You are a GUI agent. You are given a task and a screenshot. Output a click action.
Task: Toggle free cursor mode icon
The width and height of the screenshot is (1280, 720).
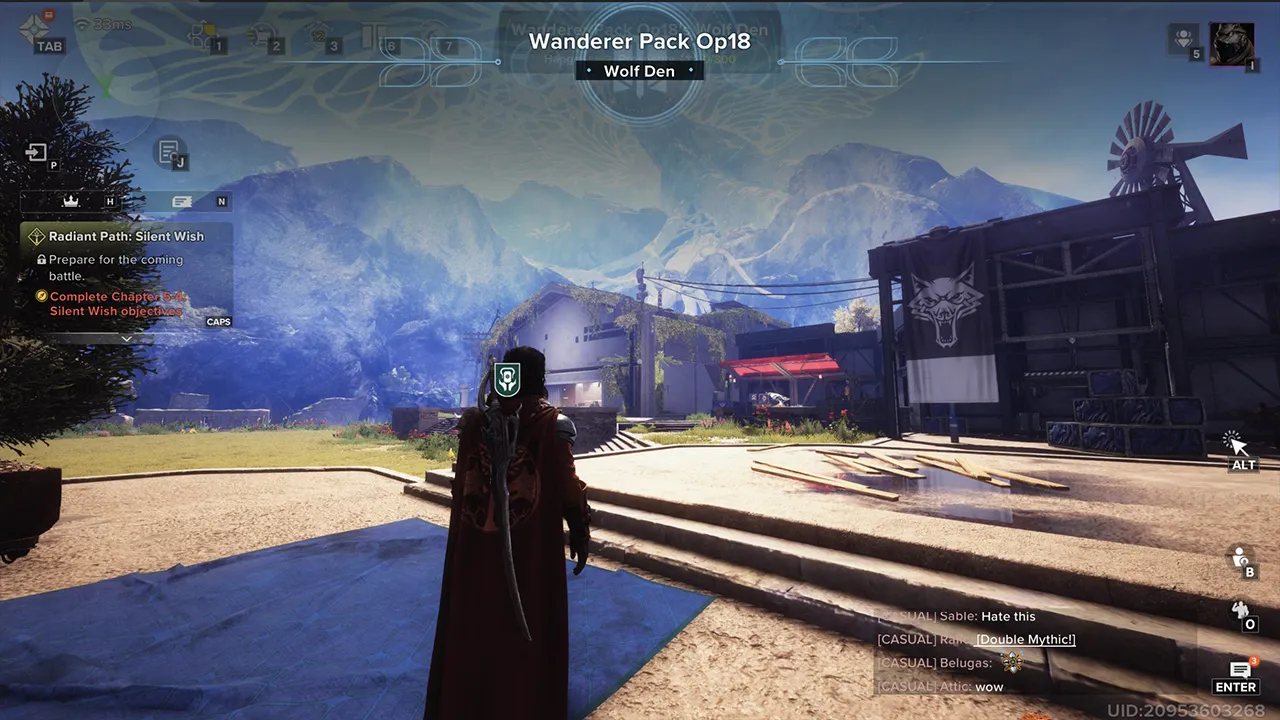1235,443
